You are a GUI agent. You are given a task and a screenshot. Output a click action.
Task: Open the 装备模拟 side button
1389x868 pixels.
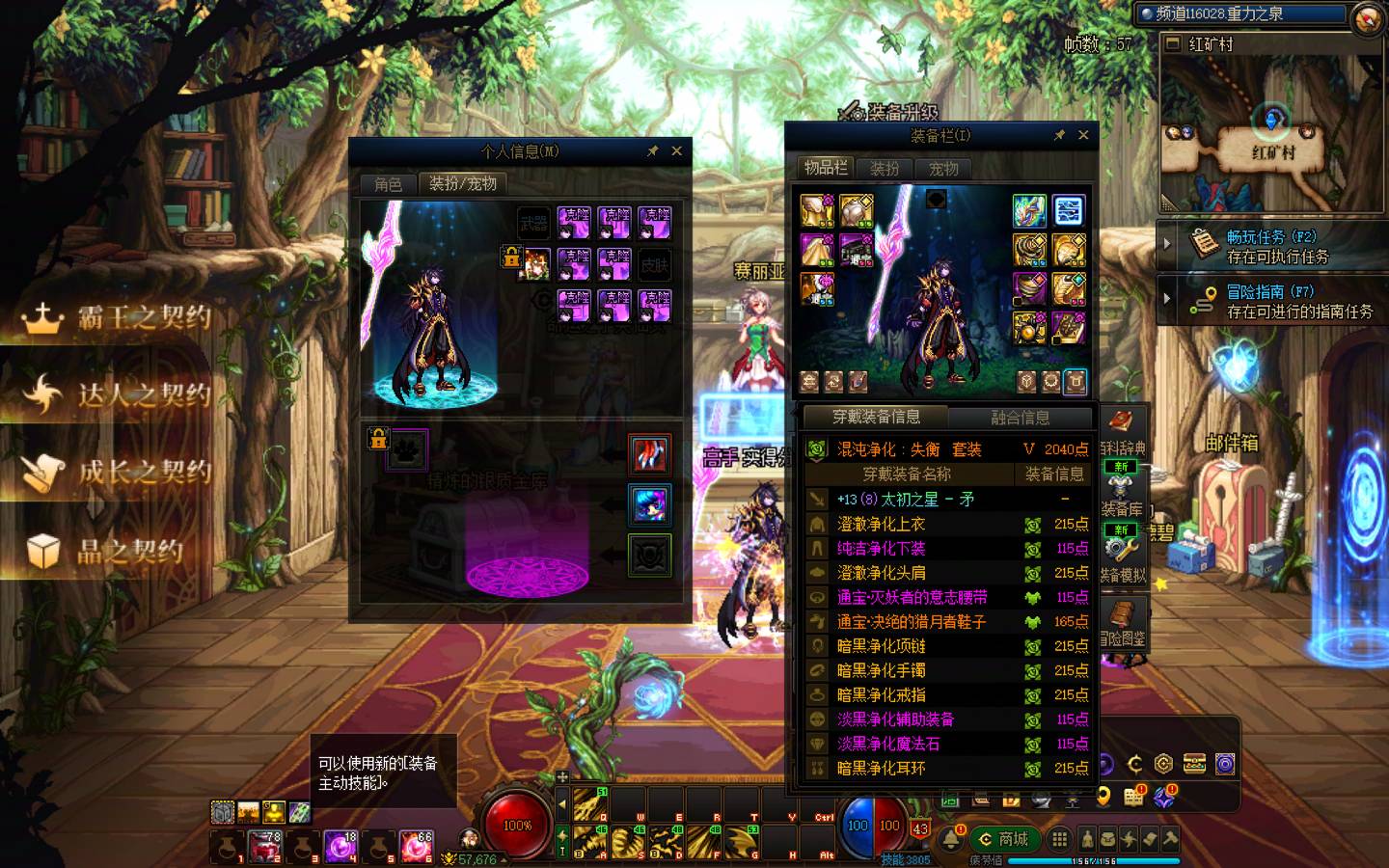tap(1122, 555)
